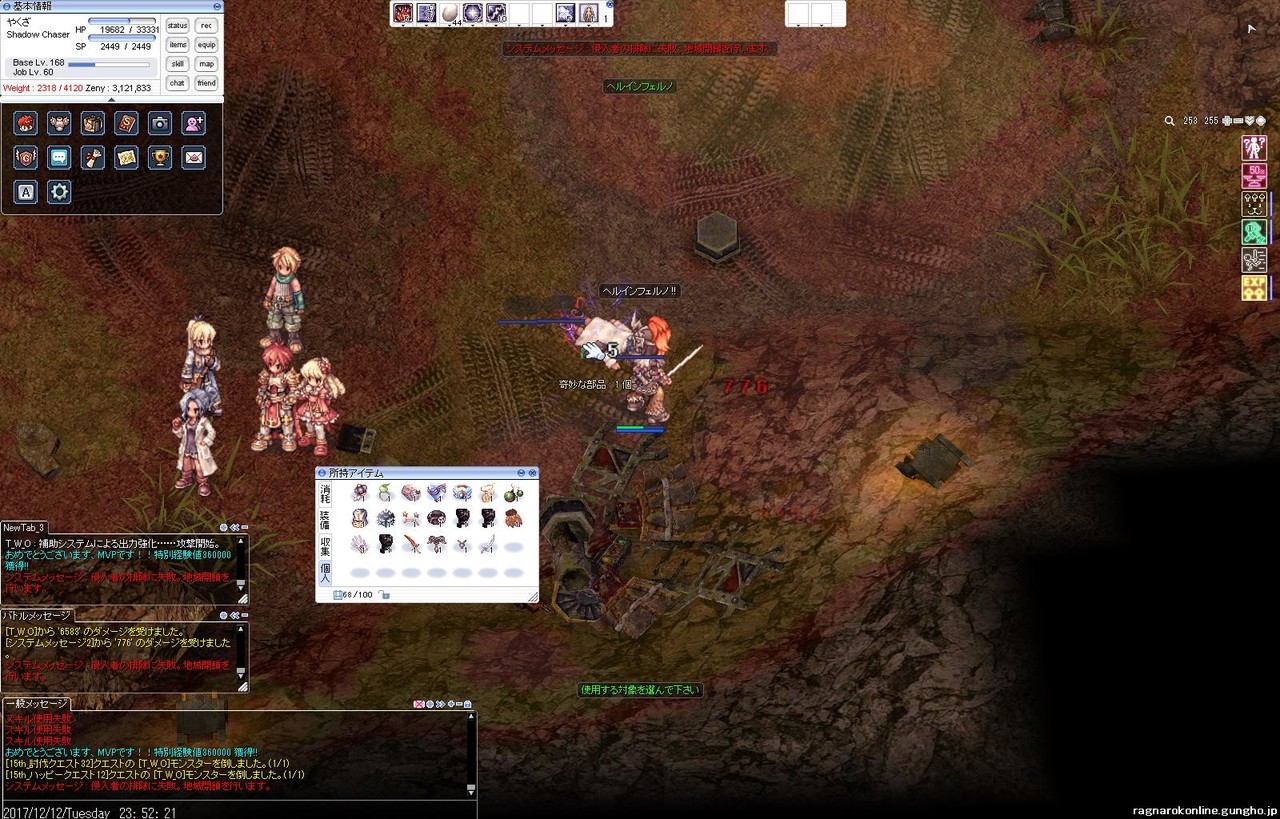Click the rec button
This screenshot has height=819, width=1280.
click(206, 26)
